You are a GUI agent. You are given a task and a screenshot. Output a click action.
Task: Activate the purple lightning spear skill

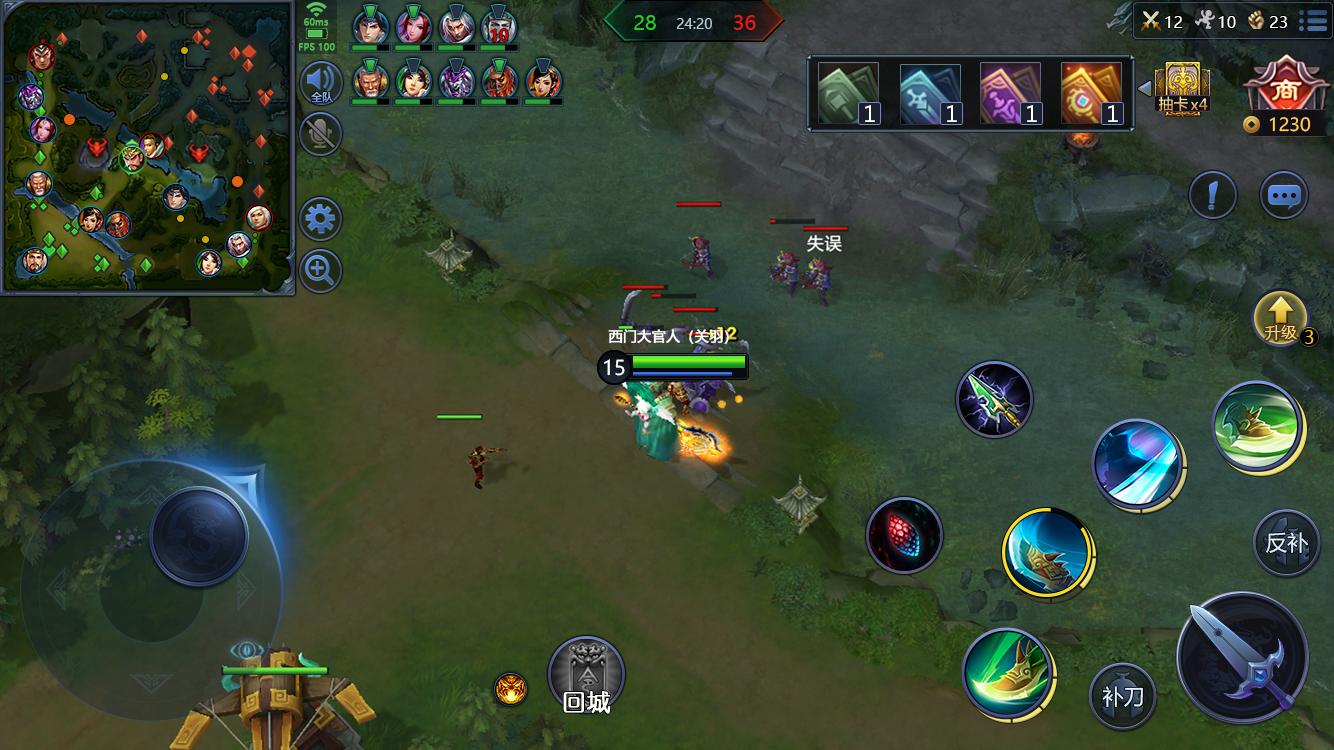[x=994, y=400]
